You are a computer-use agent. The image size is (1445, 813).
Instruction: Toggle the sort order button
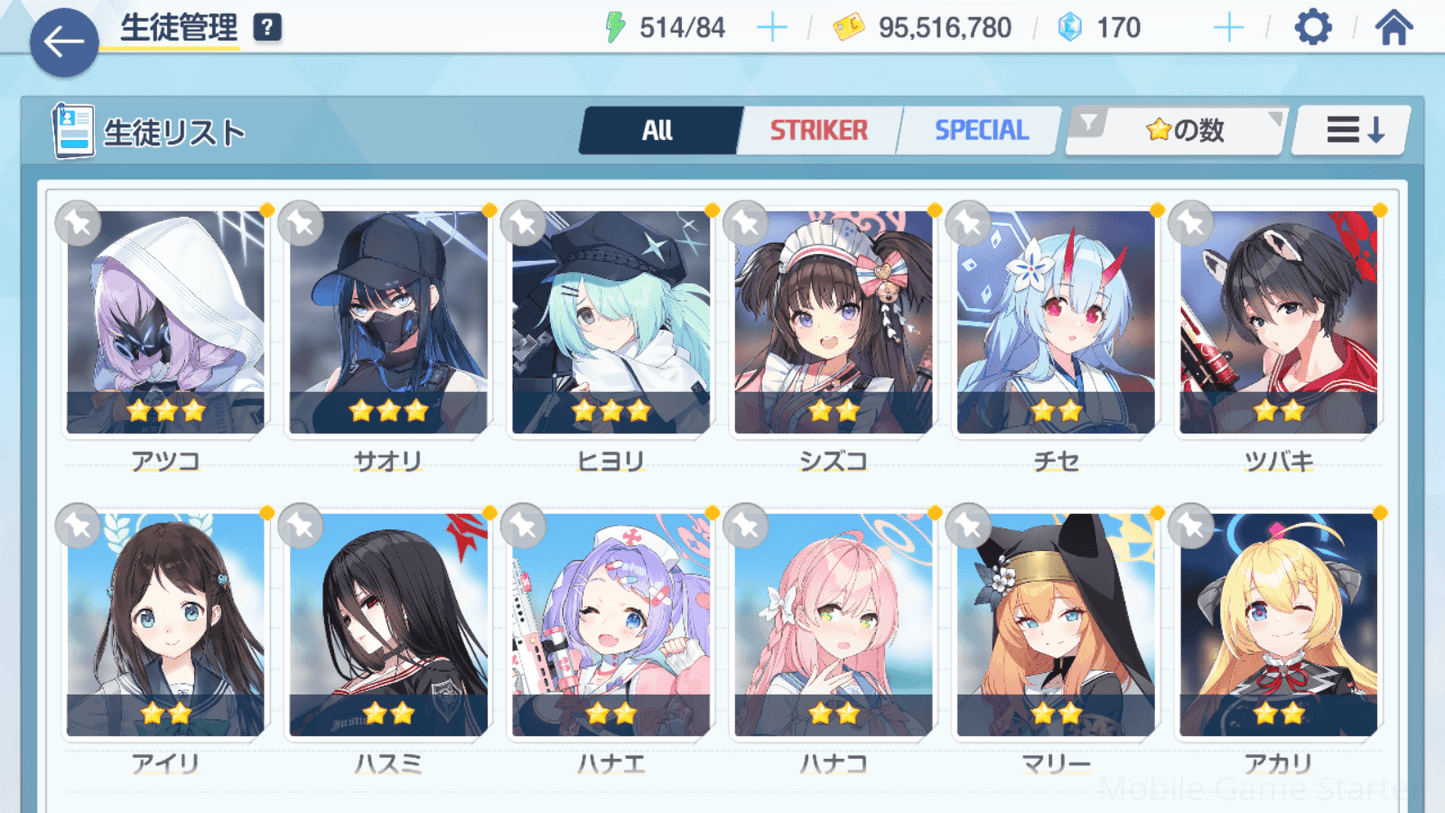(x=1352, y=130)
